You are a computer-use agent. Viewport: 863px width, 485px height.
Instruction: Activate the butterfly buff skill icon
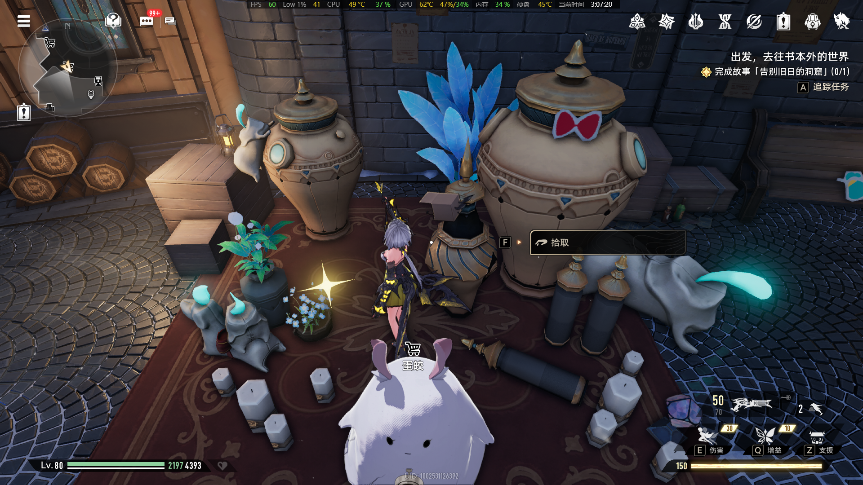tap(766, 436)
